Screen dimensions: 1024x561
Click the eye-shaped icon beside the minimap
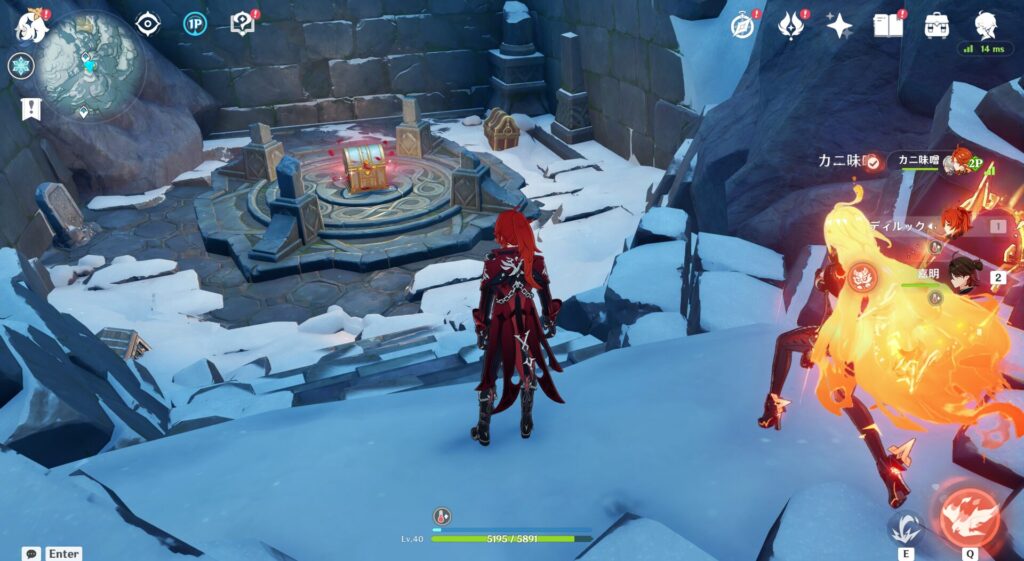tap(148, 23)
